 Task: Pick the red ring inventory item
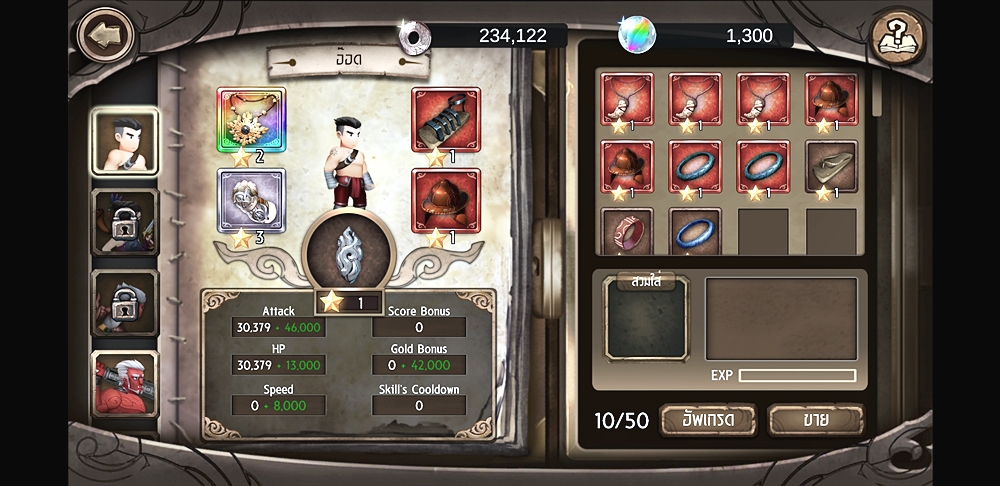[x=627, y=232]
